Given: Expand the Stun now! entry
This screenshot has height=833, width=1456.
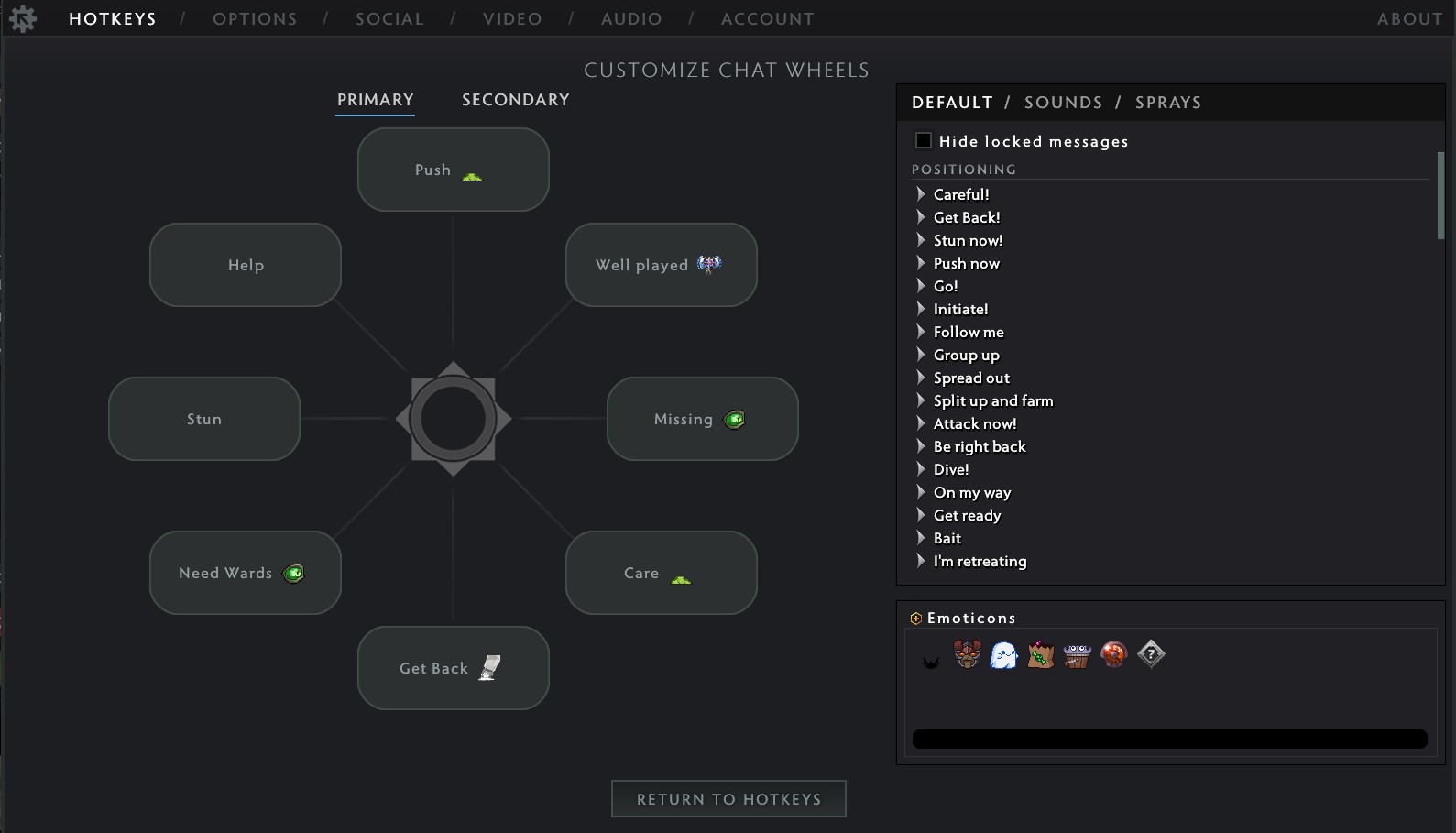Looking at the screenshot, I should (920, 240).
